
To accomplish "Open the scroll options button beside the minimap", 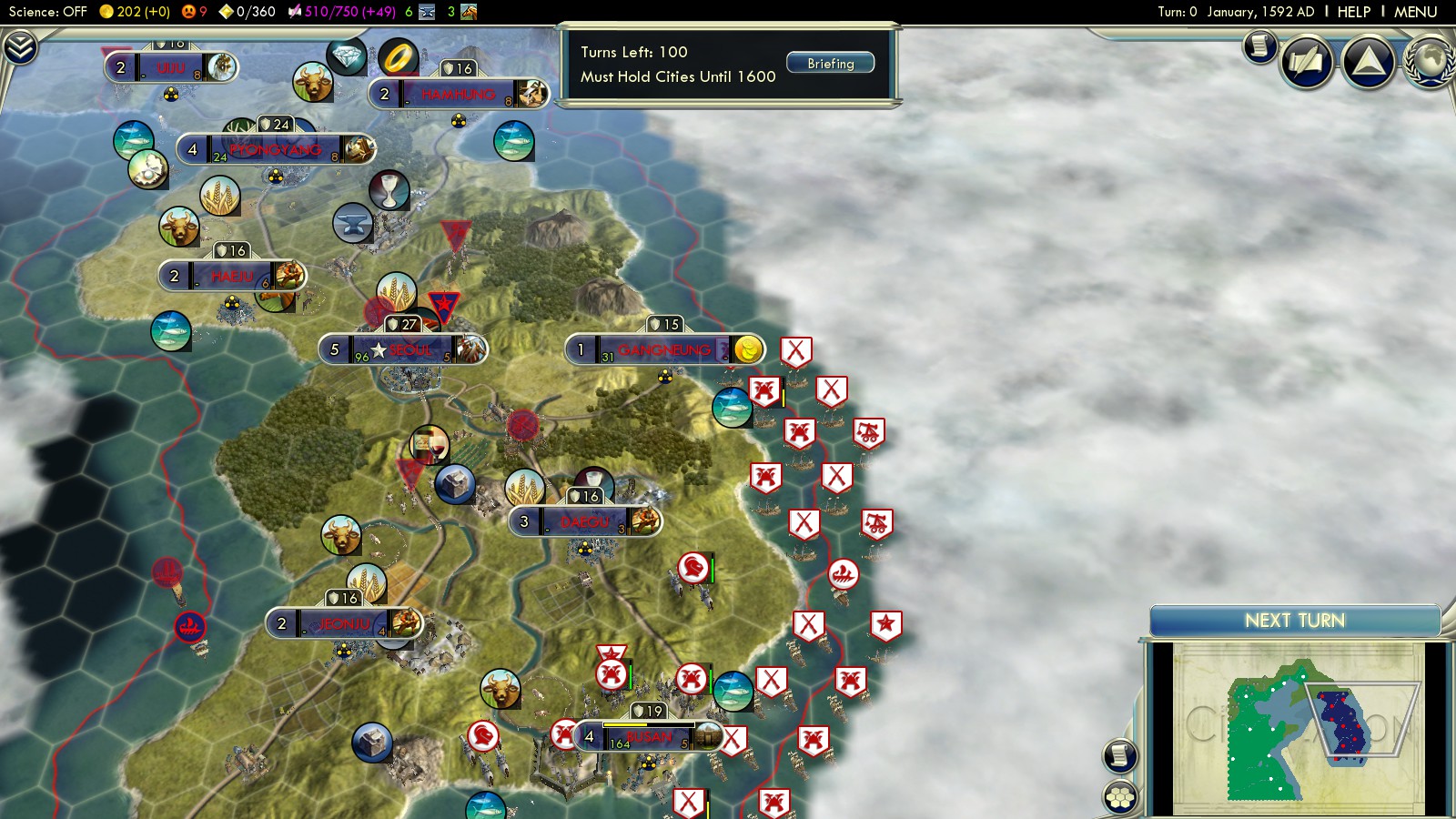I will 1120,755.
